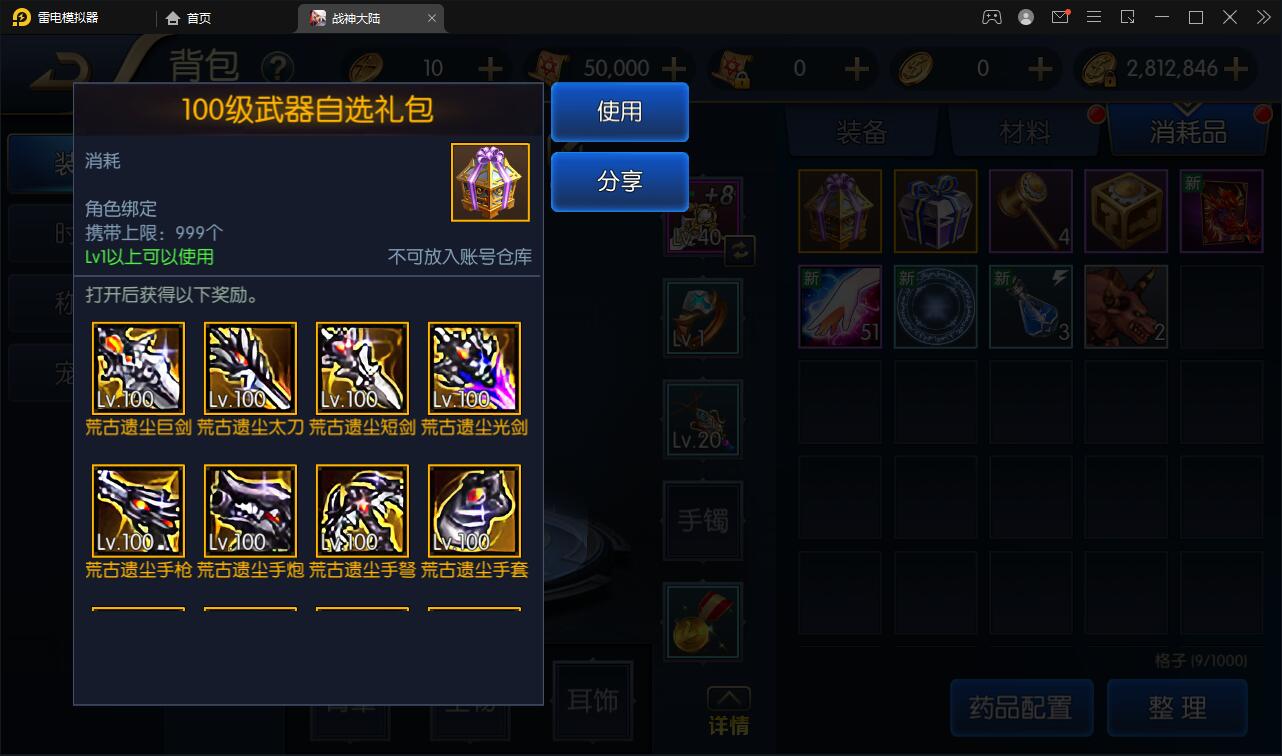Open the golden hammer item in inventory
This screenshot has width=1282, height=756.
pos(1030,211)
